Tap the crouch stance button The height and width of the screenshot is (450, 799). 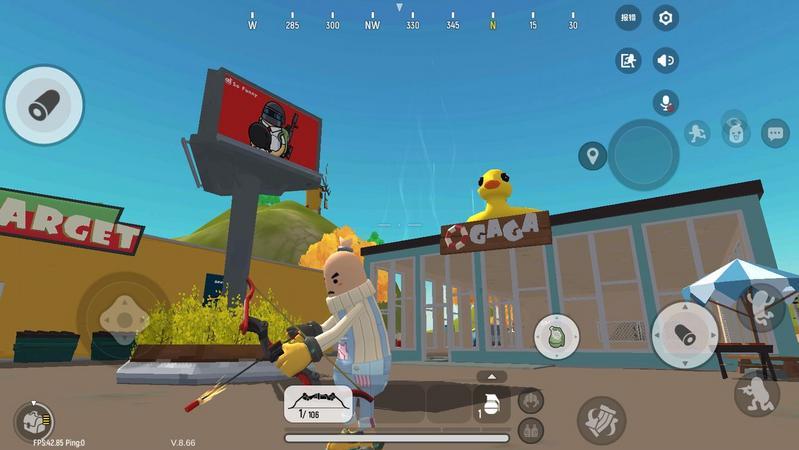coord(757,393)
